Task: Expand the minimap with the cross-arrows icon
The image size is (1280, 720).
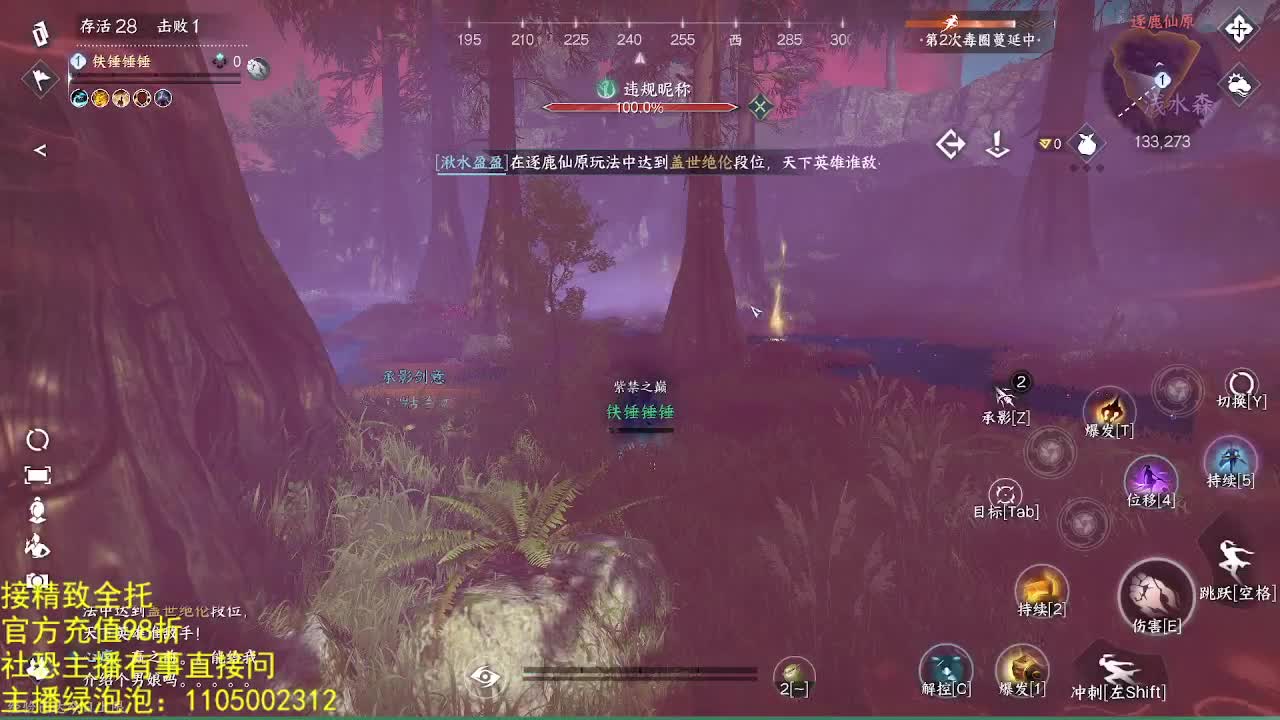Action: pyautogui.click(x=1240, y=30)
